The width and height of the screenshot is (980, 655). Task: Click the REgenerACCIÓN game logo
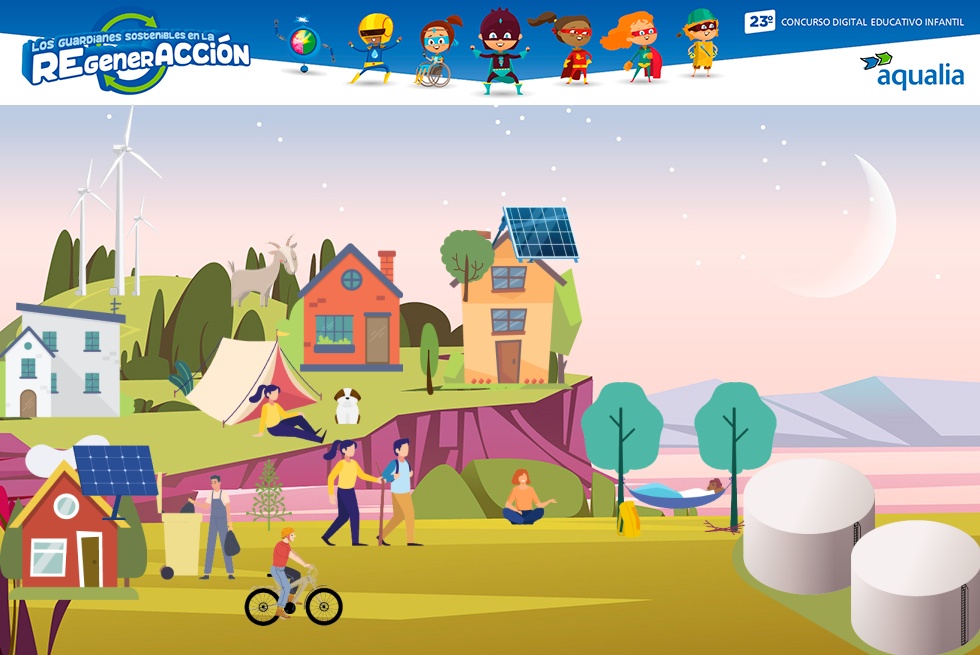[x=137, y=55]
